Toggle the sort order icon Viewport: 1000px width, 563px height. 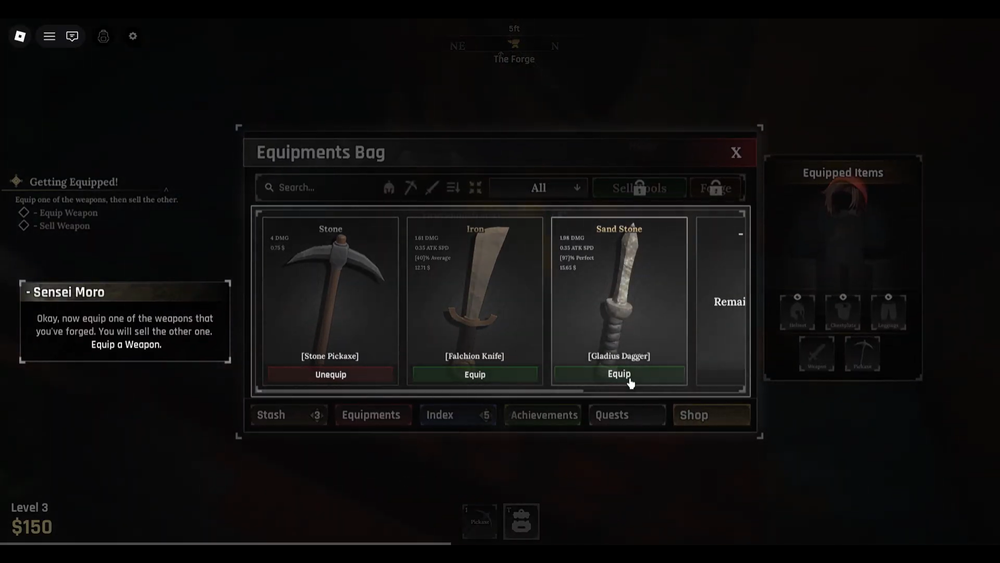click(453, 188)
